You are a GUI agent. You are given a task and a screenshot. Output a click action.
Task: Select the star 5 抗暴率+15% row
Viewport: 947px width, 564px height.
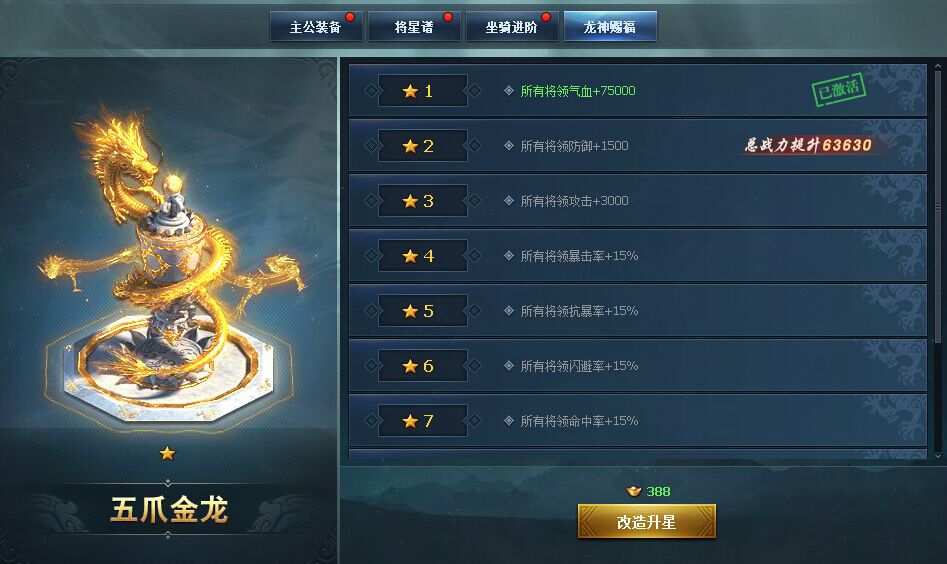point(637,311)
